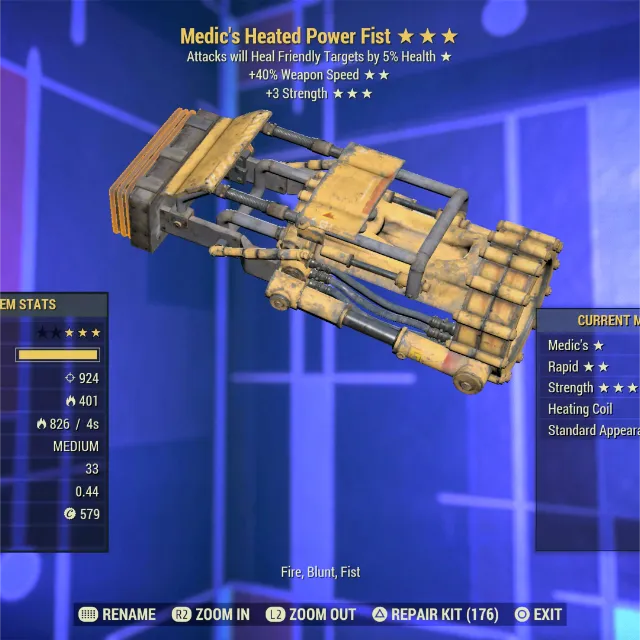Viewport: 640px width, 640px height.
Task: Select the Rename option
Action: pos(117,614)
